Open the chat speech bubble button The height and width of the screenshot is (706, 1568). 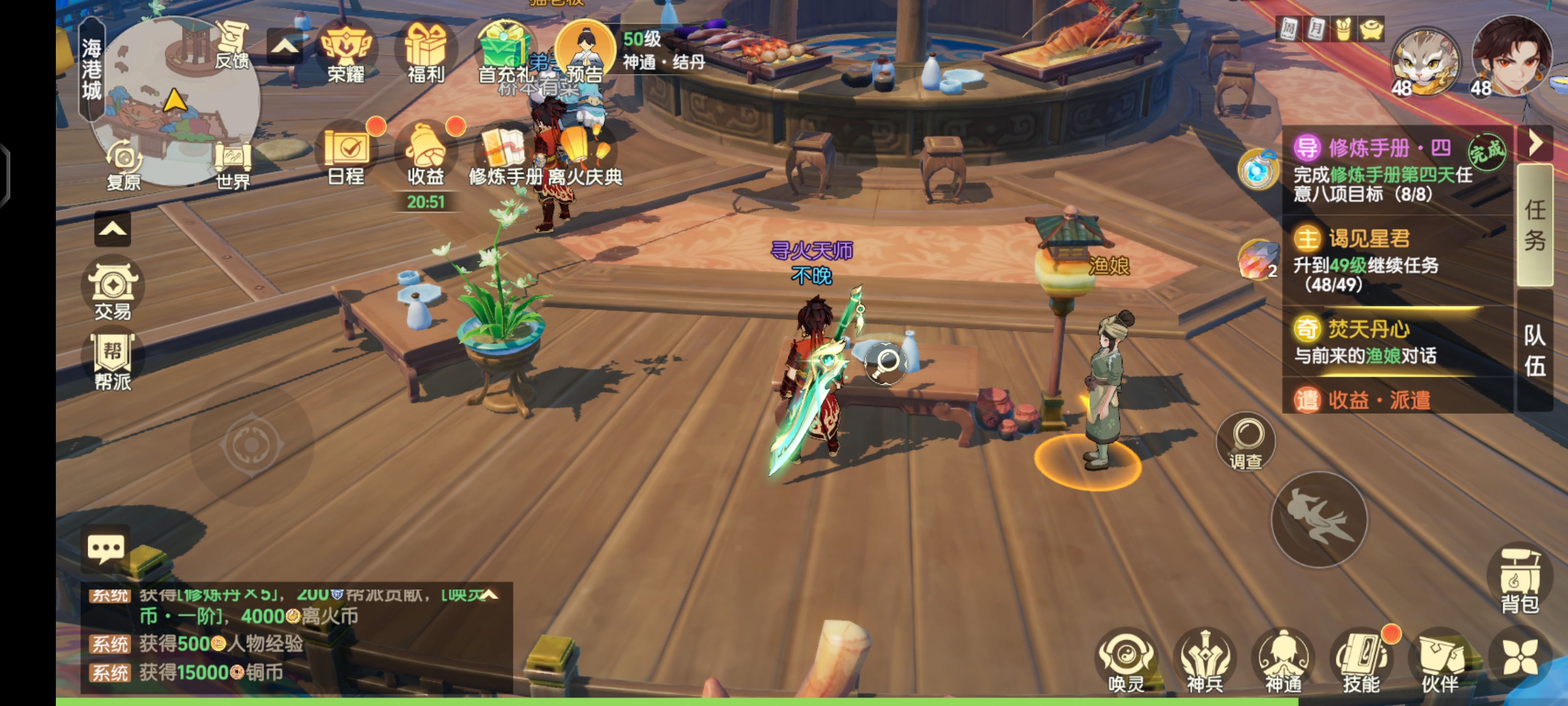point(106,548)
